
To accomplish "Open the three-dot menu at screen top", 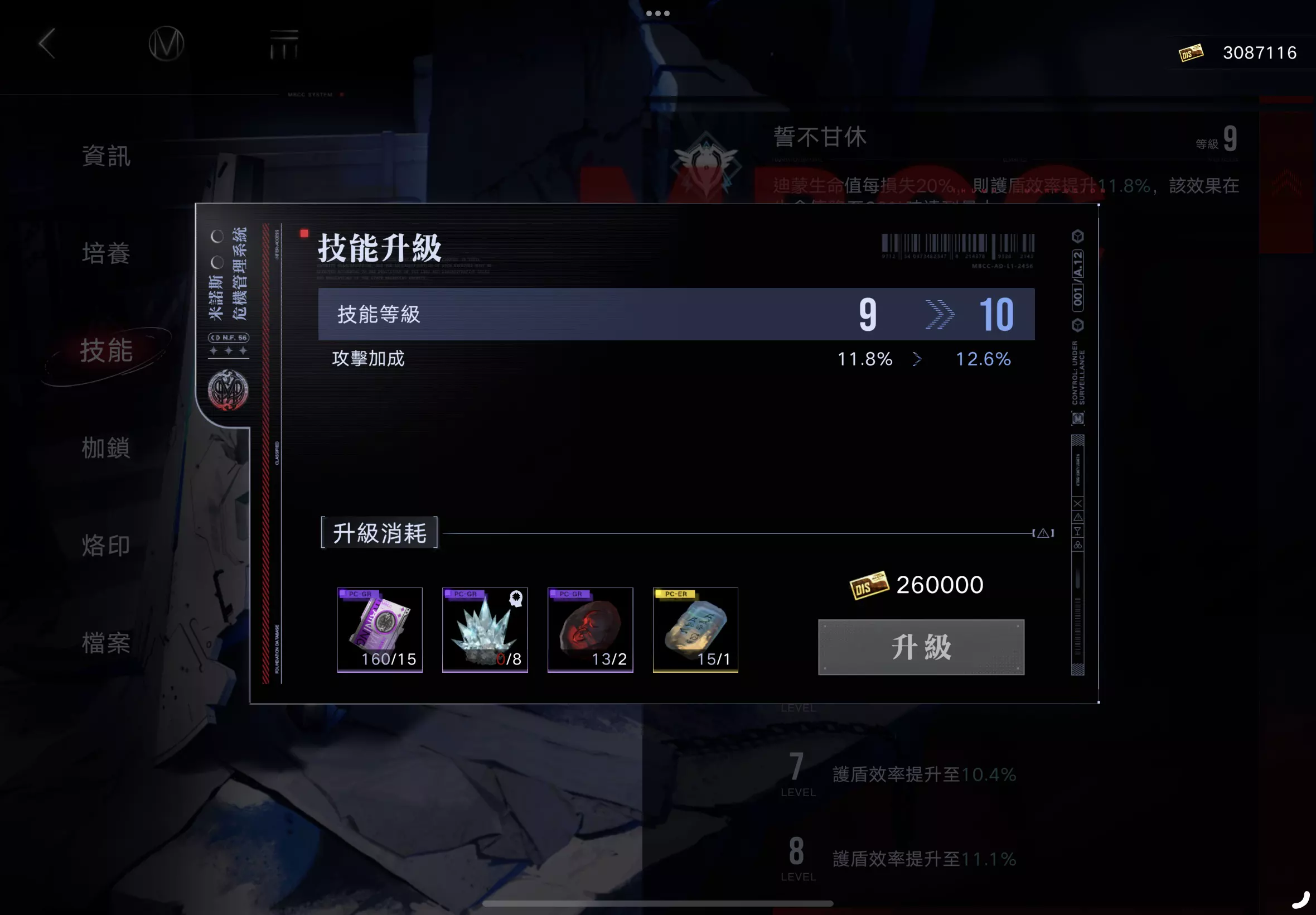I will pos(657,13).
